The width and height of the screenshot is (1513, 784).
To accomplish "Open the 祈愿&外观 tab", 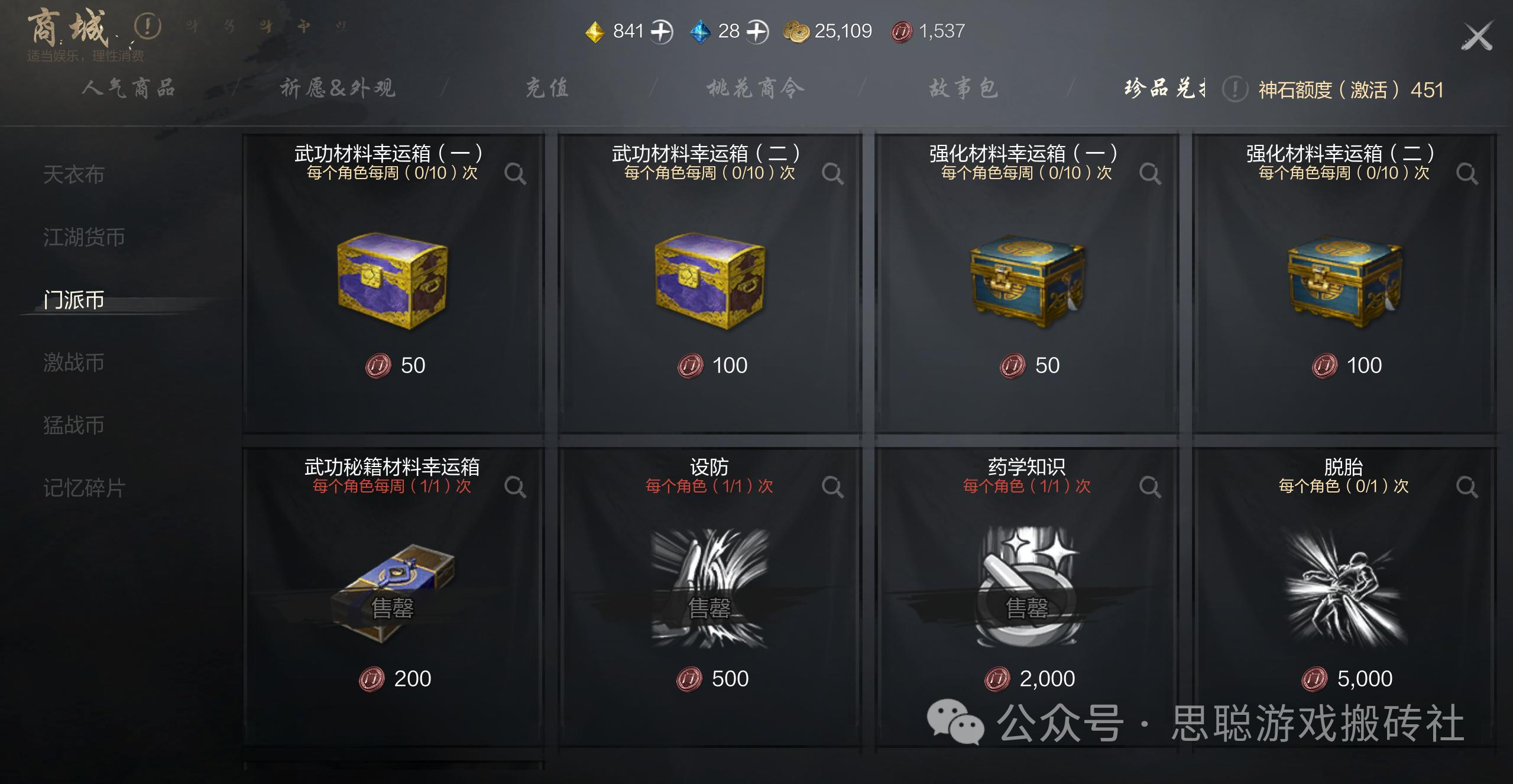I will pos(337,89).
